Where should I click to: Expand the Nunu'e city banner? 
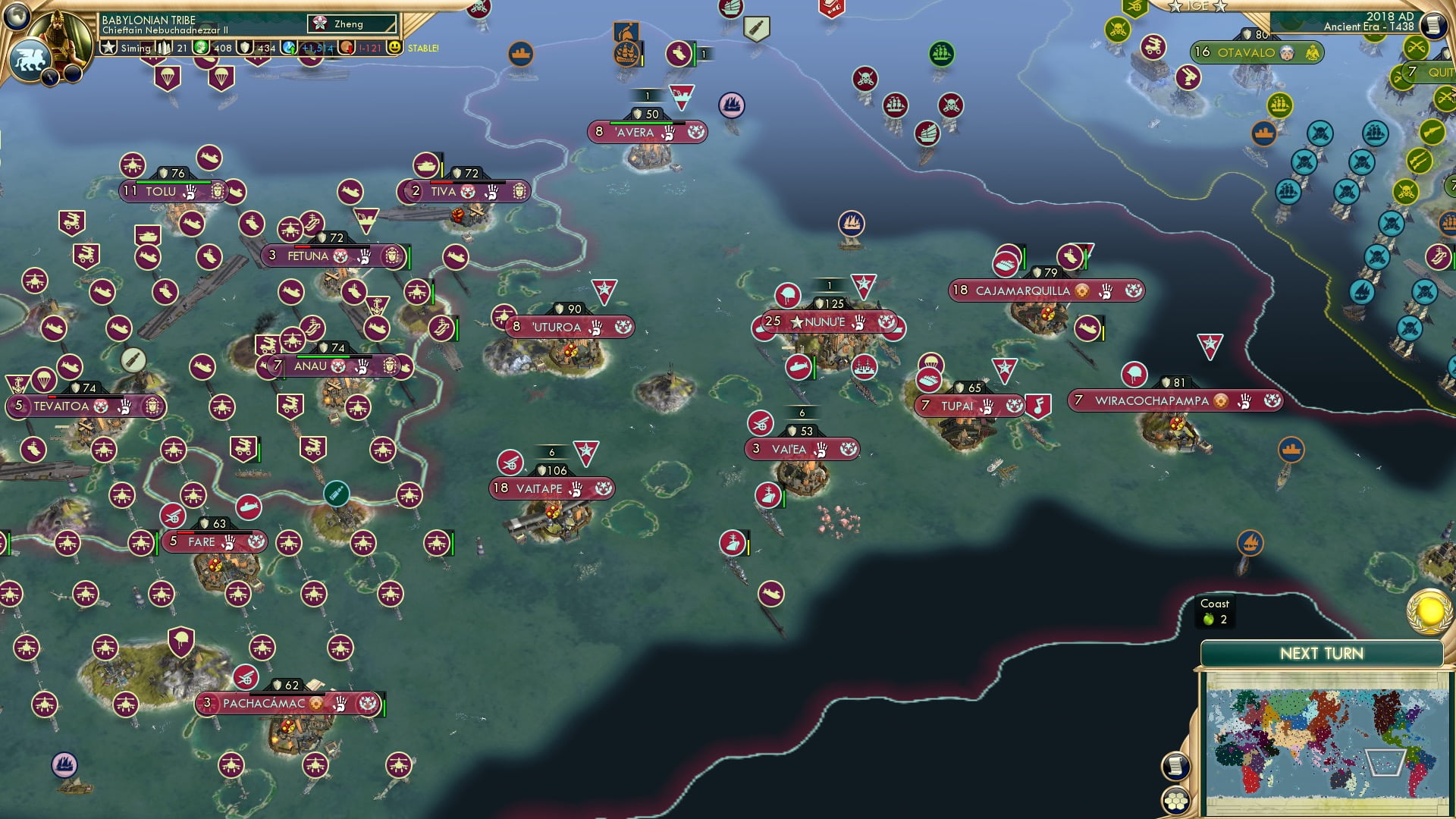click(x=827, y=322)
